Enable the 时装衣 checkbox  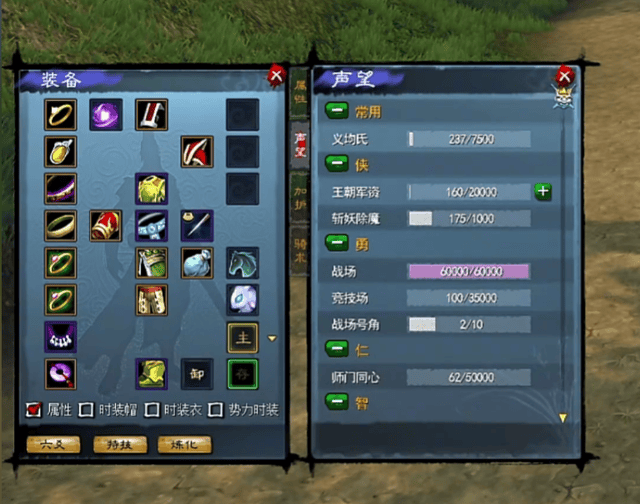[x=153, y=410]
